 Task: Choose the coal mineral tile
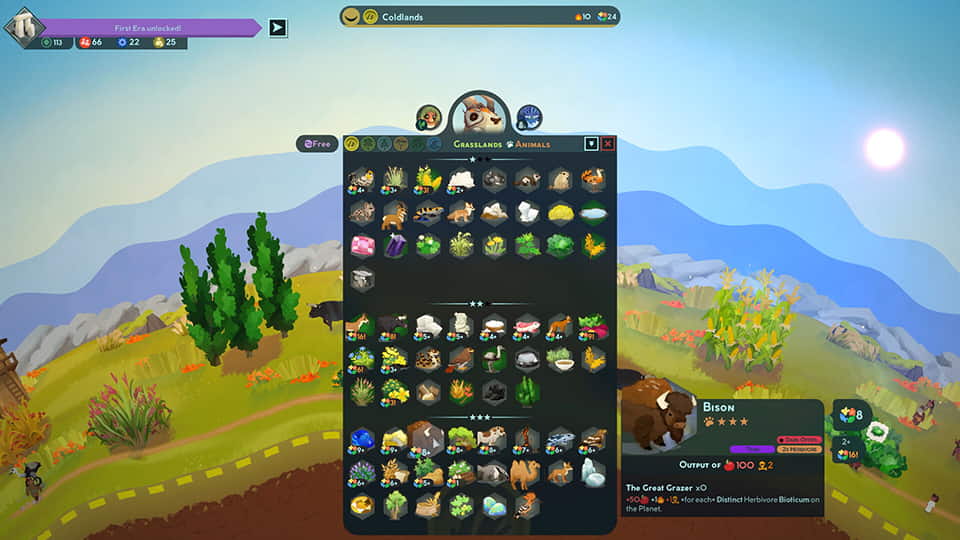coord(494,391)
